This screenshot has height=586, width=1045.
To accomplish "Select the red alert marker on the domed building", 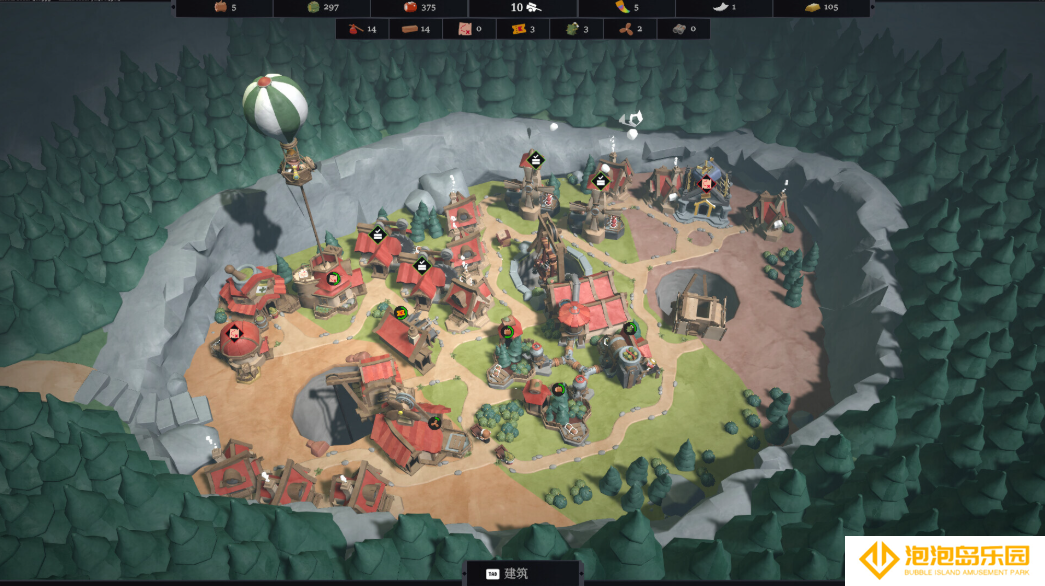I will [234, 333].
